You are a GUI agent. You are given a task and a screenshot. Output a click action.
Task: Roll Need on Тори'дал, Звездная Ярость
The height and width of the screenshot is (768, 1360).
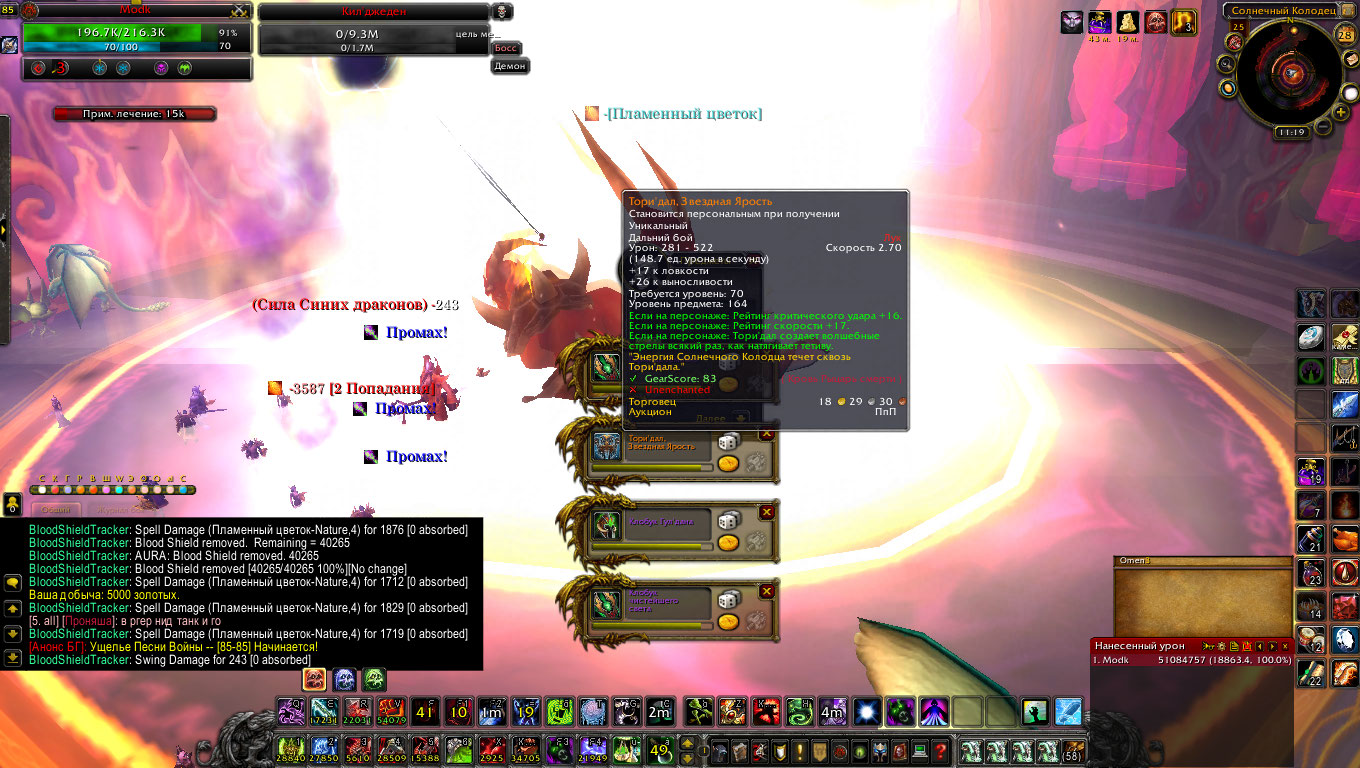[x=728, y=441]
